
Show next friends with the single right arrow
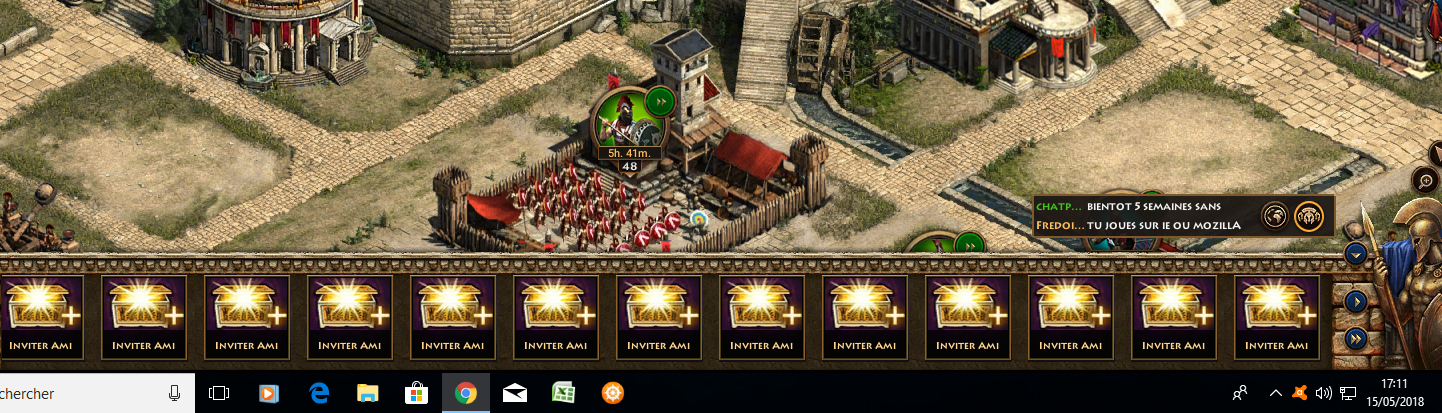click(x=1356, y=301)
